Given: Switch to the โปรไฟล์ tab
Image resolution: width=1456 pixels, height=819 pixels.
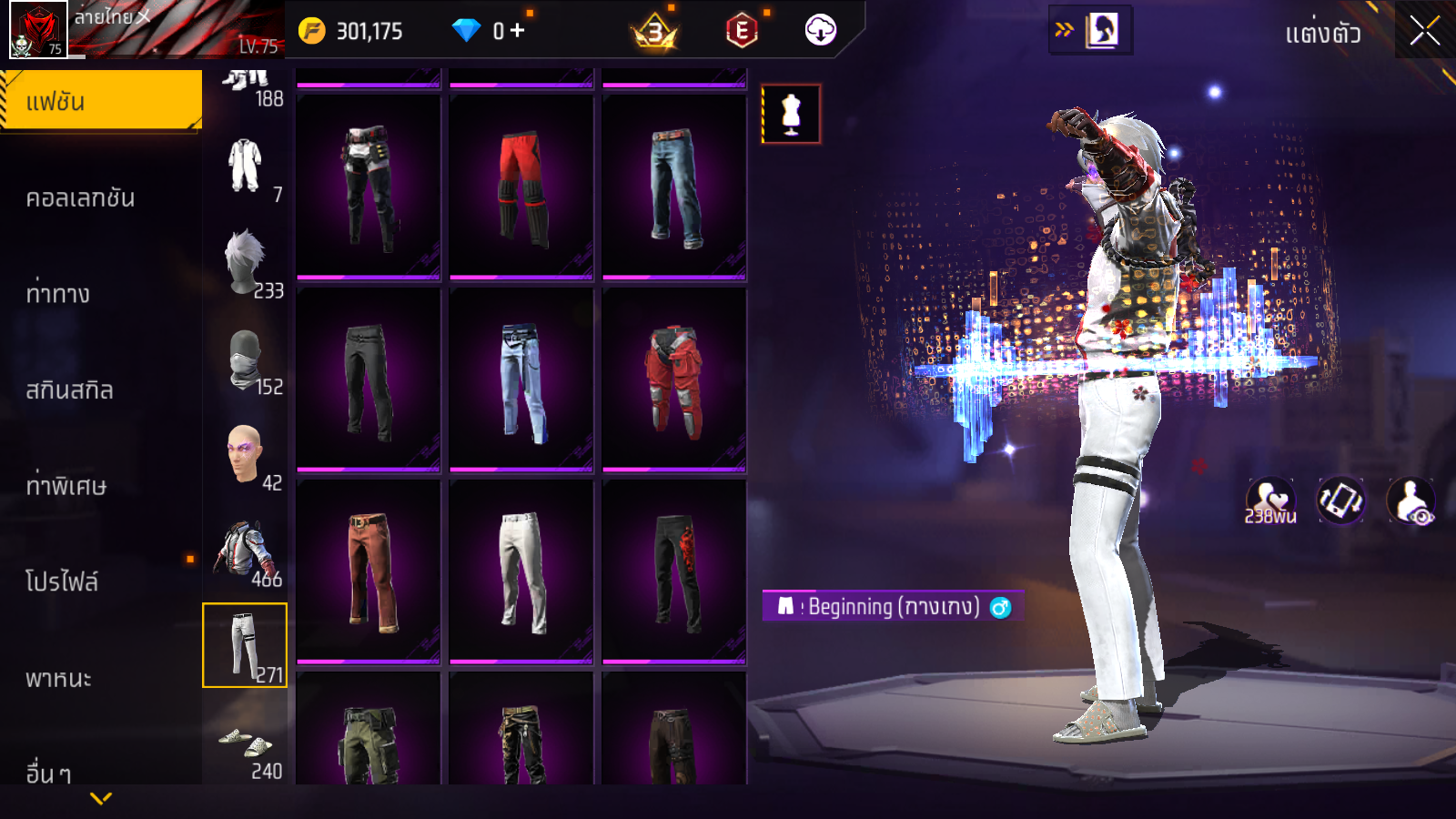Looking at the screenshot, I should point(62,581).
